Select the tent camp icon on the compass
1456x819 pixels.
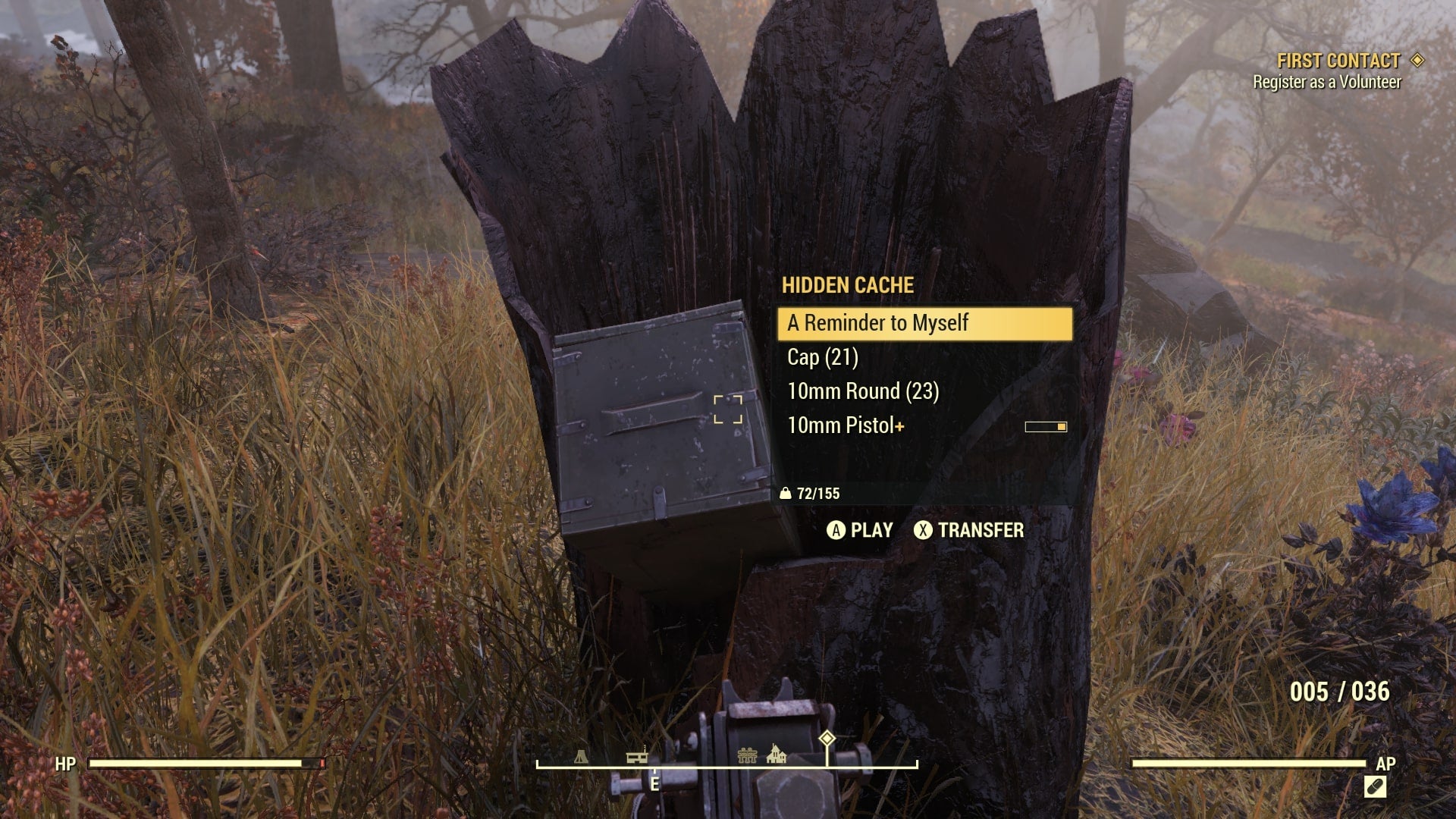tap(580, 757)
